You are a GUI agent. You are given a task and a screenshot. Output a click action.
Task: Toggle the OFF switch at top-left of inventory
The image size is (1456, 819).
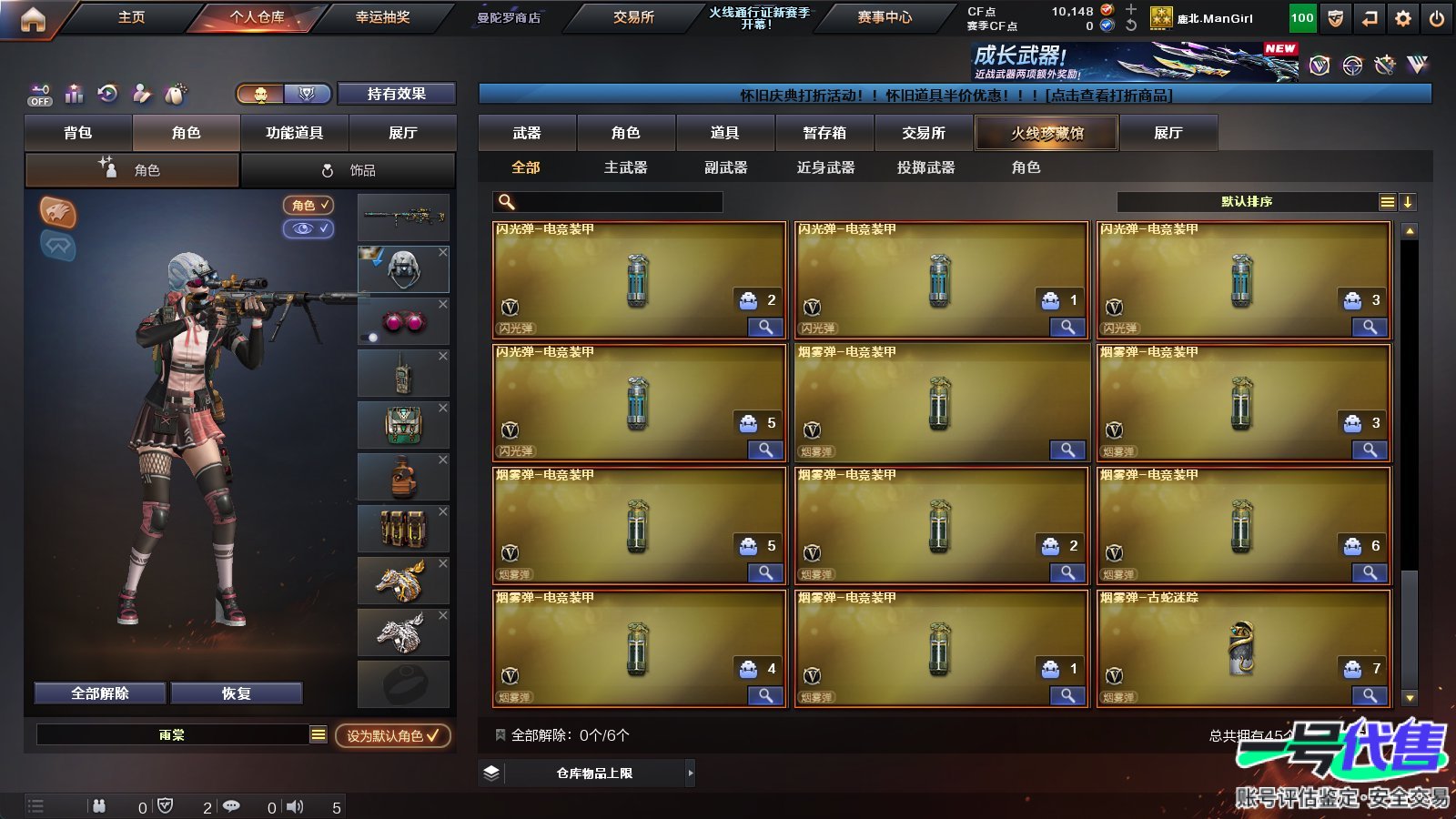38,95
